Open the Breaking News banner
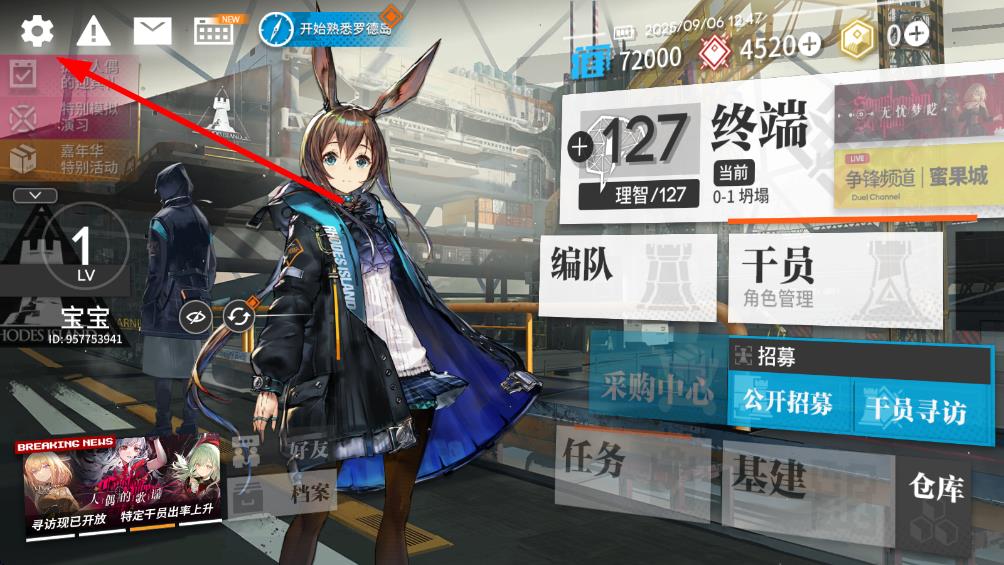Screen dimensions: 1004x565 (x=117, y=487)
